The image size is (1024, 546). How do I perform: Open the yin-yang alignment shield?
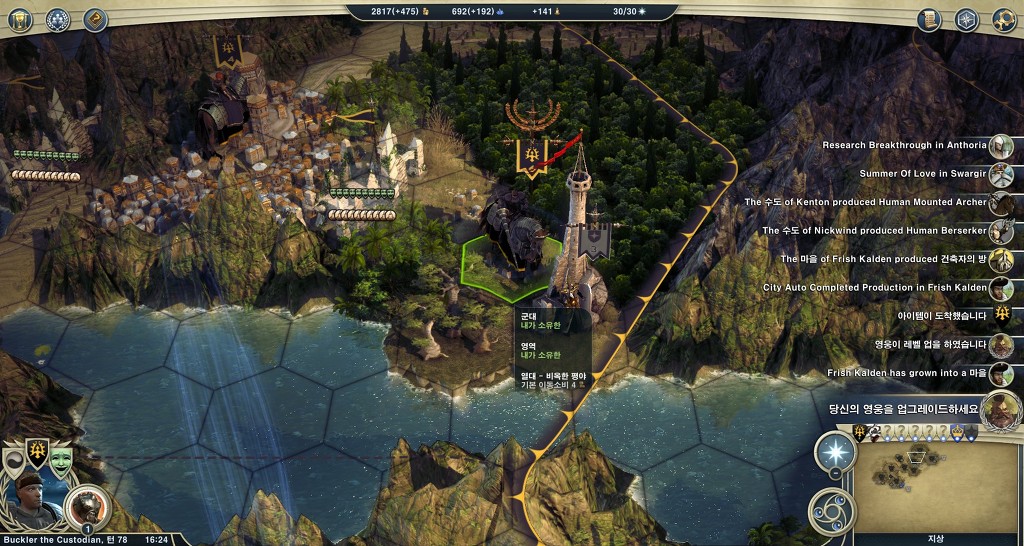[x=15, y=460]
